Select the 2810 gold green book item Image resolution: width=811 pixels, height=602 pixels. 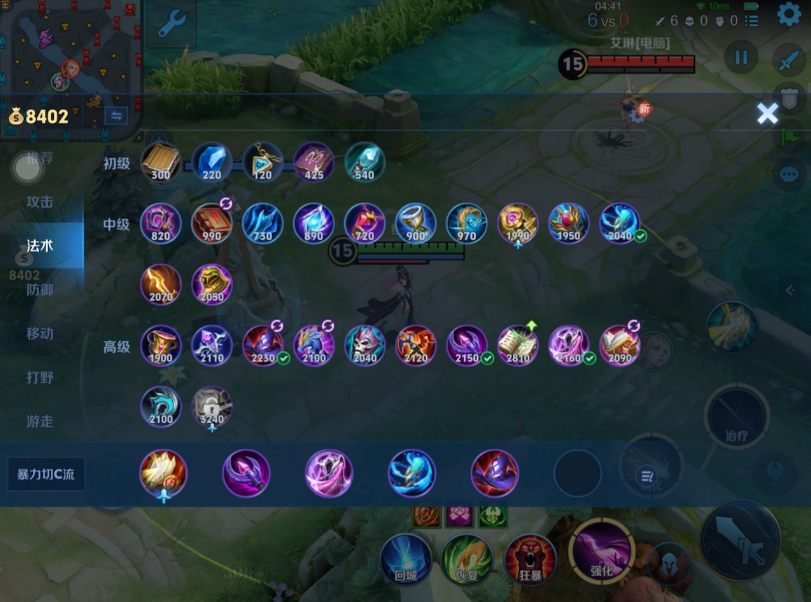pyautogui.click(x=518, y=345)
